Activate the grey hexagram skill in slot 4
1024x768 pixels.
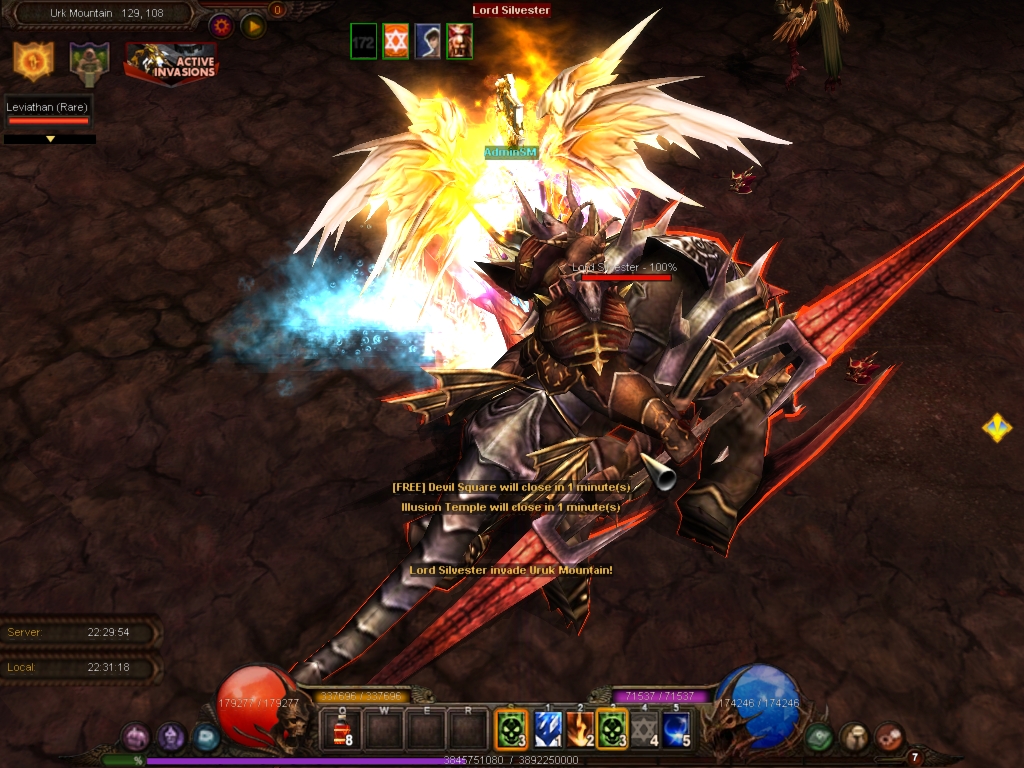645,729
